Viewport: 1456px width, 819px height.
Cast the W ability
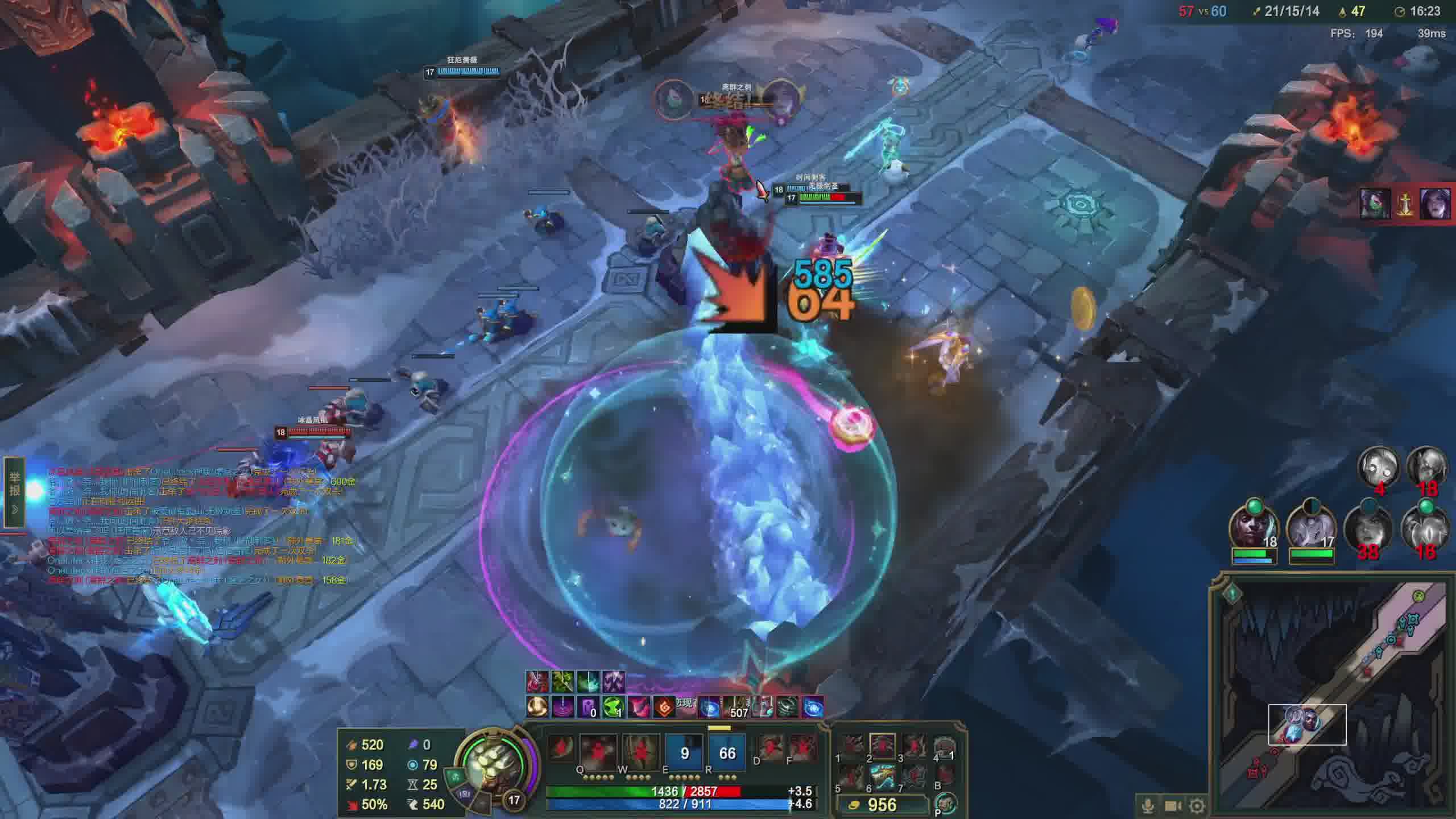640,752
